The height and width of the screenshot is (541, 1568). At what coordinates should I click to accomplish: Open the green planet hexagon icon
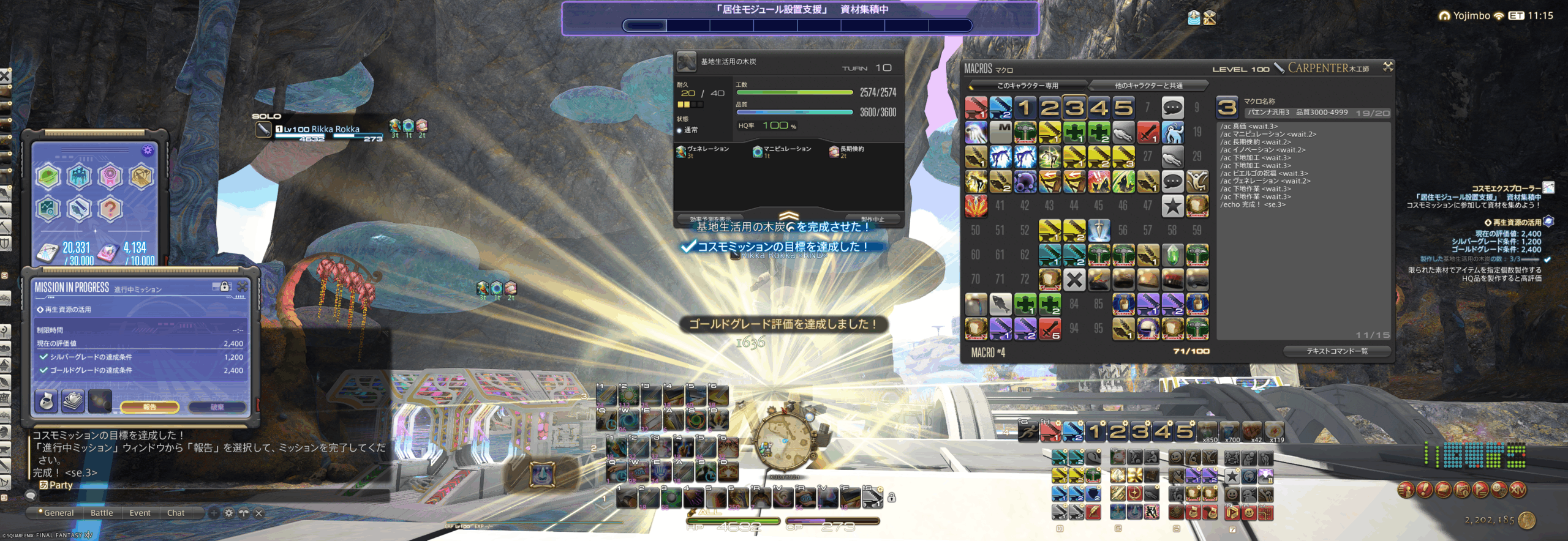pyautogui.click(x=48, y=177)
